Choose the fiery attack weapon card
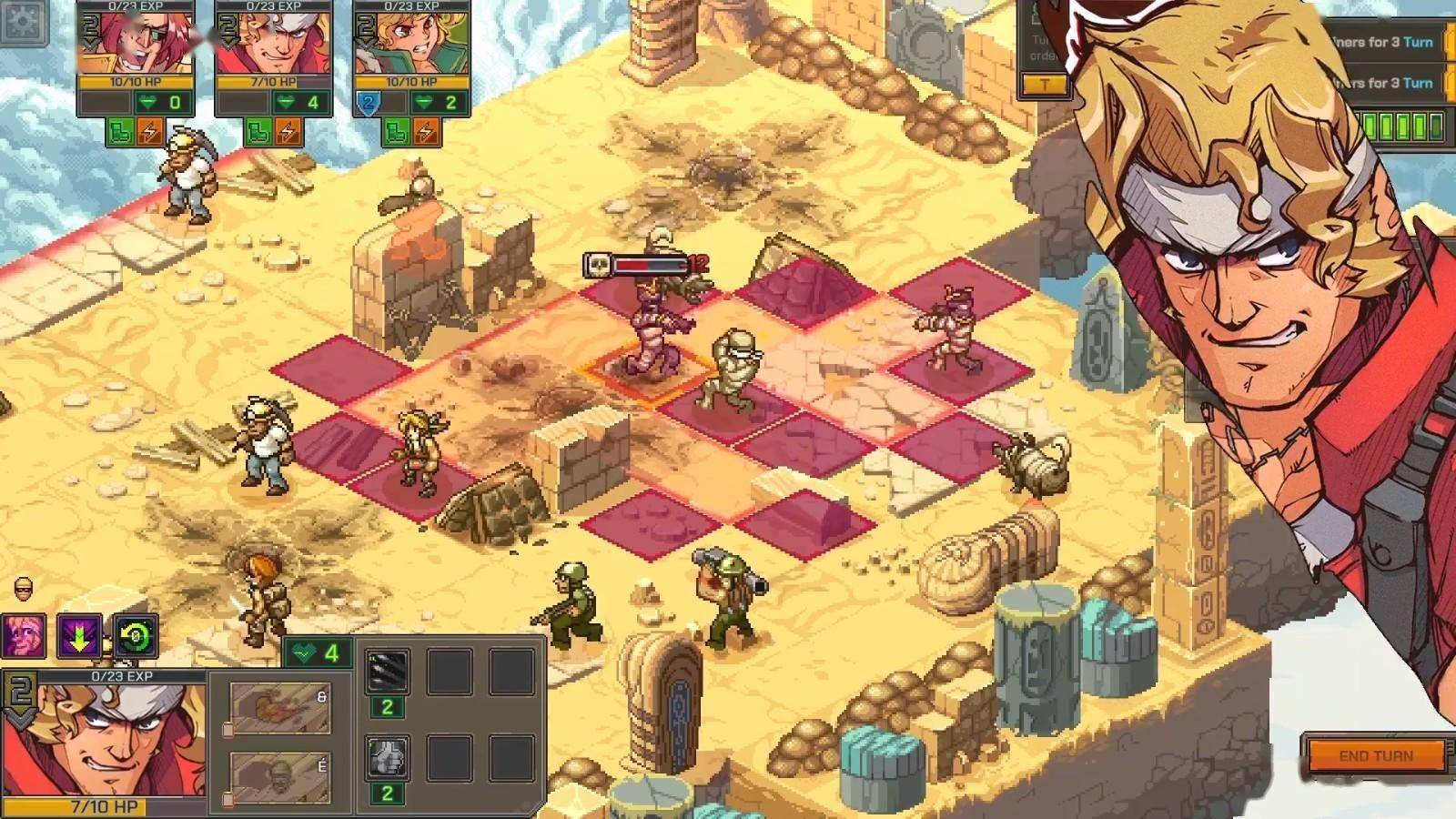The height and width of the screenshot is (819, 1456). click(280, 708)
